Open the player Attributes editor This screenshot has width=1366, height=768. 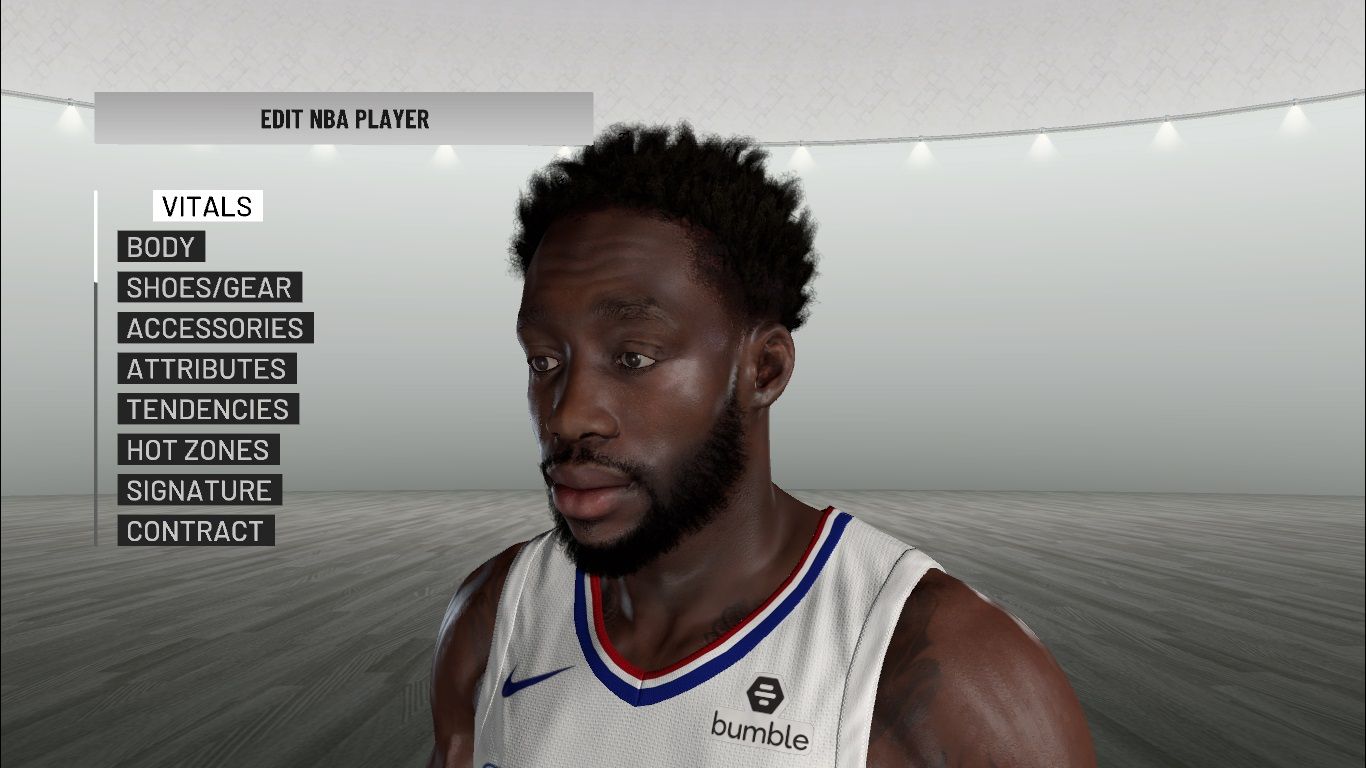[x=206, y=369]
